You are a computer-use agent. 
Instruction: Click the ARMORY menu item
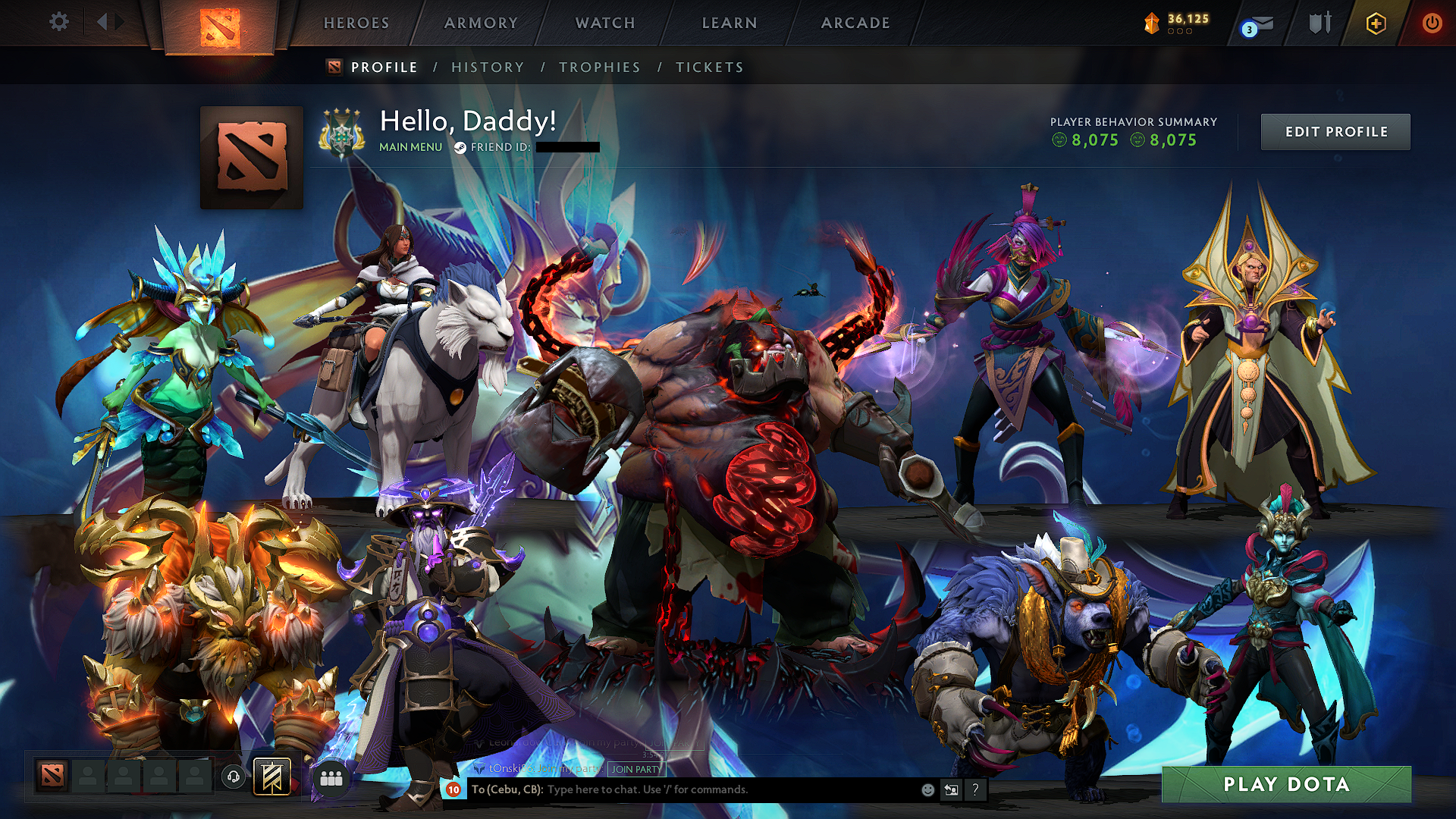pyautogui.click(x=480, y=23)
